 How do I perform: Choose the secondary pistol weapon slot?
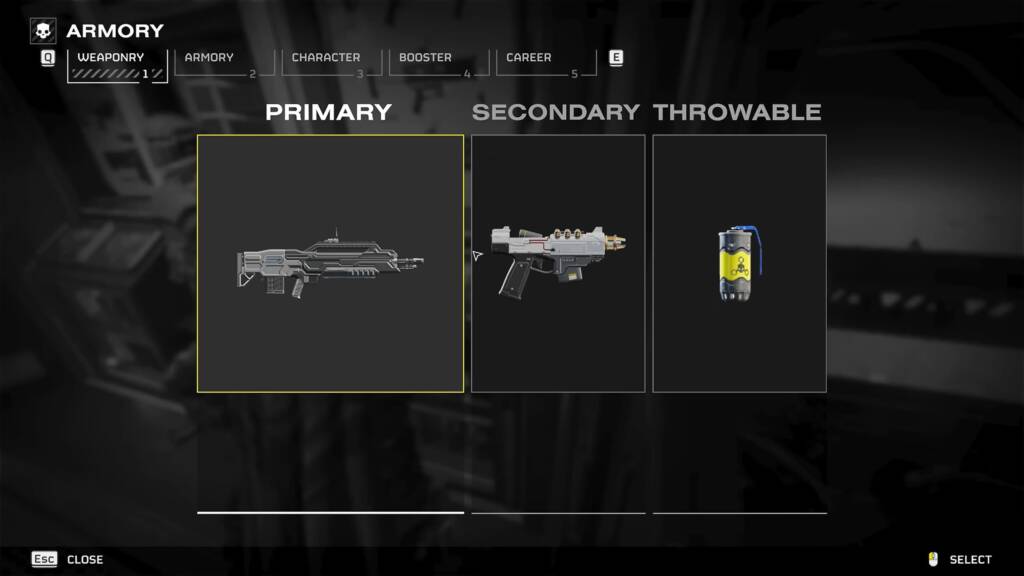tap(558, 263)
